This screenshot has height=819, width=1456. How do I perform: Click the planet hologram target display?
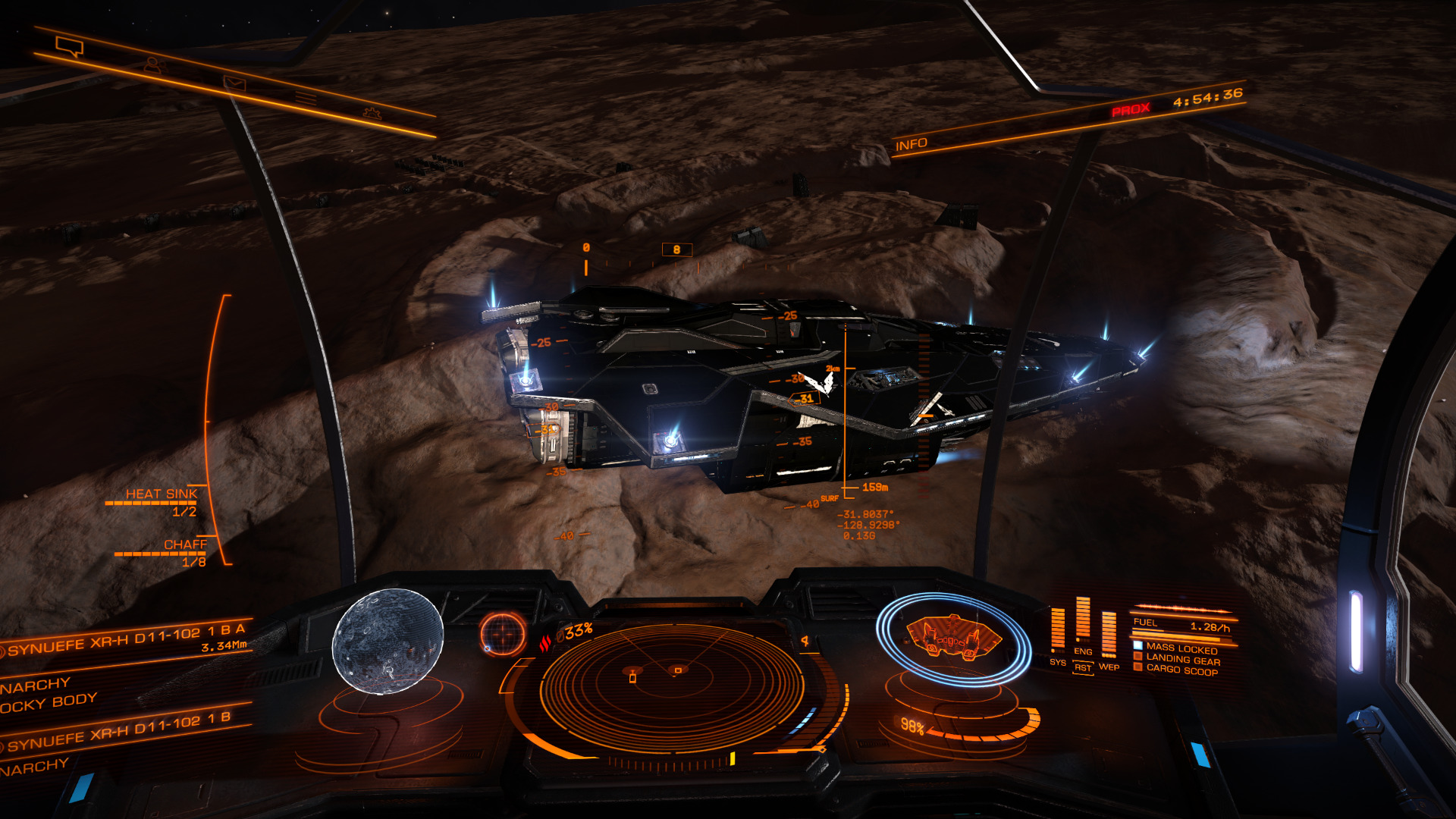(388, 642)
